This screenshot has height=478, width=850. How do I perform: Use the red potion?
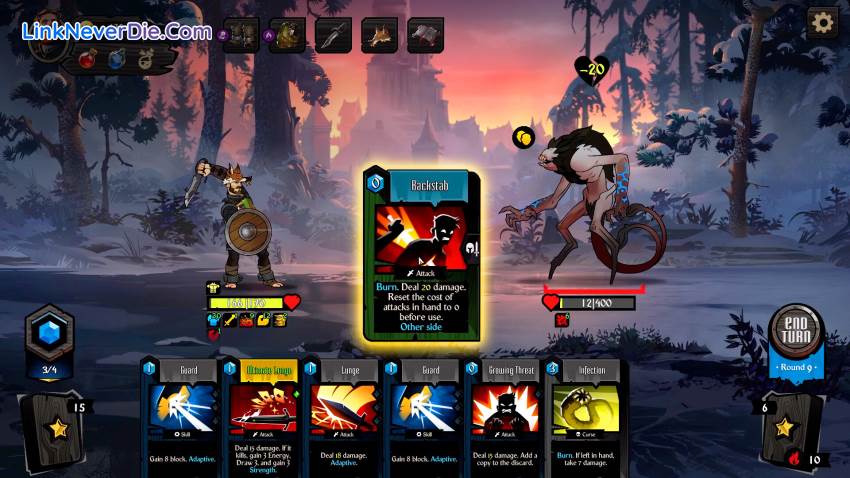point(89,57)
